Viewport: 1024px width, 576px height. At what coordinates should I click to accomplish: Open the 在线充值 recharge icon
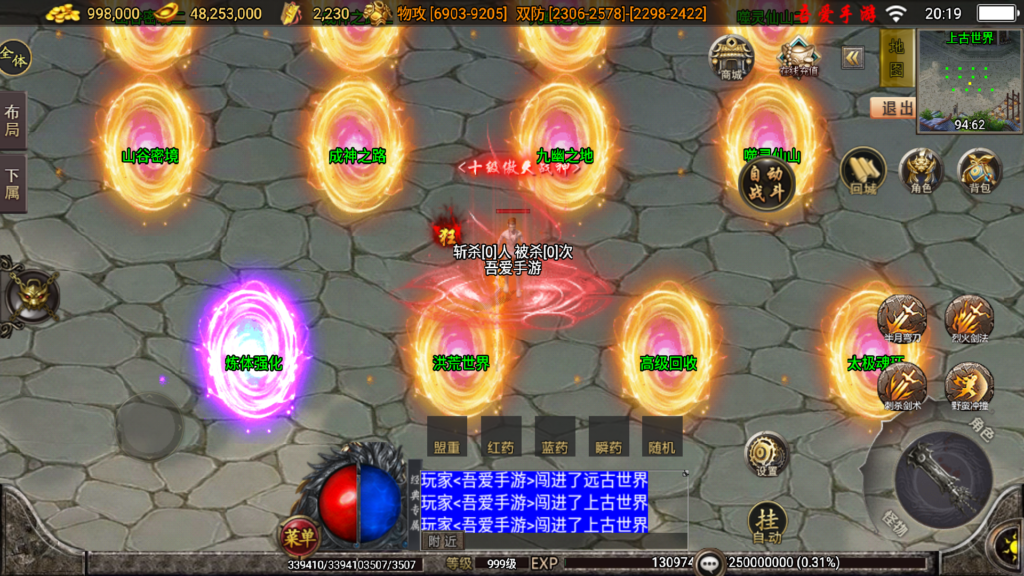coord(799,55)
